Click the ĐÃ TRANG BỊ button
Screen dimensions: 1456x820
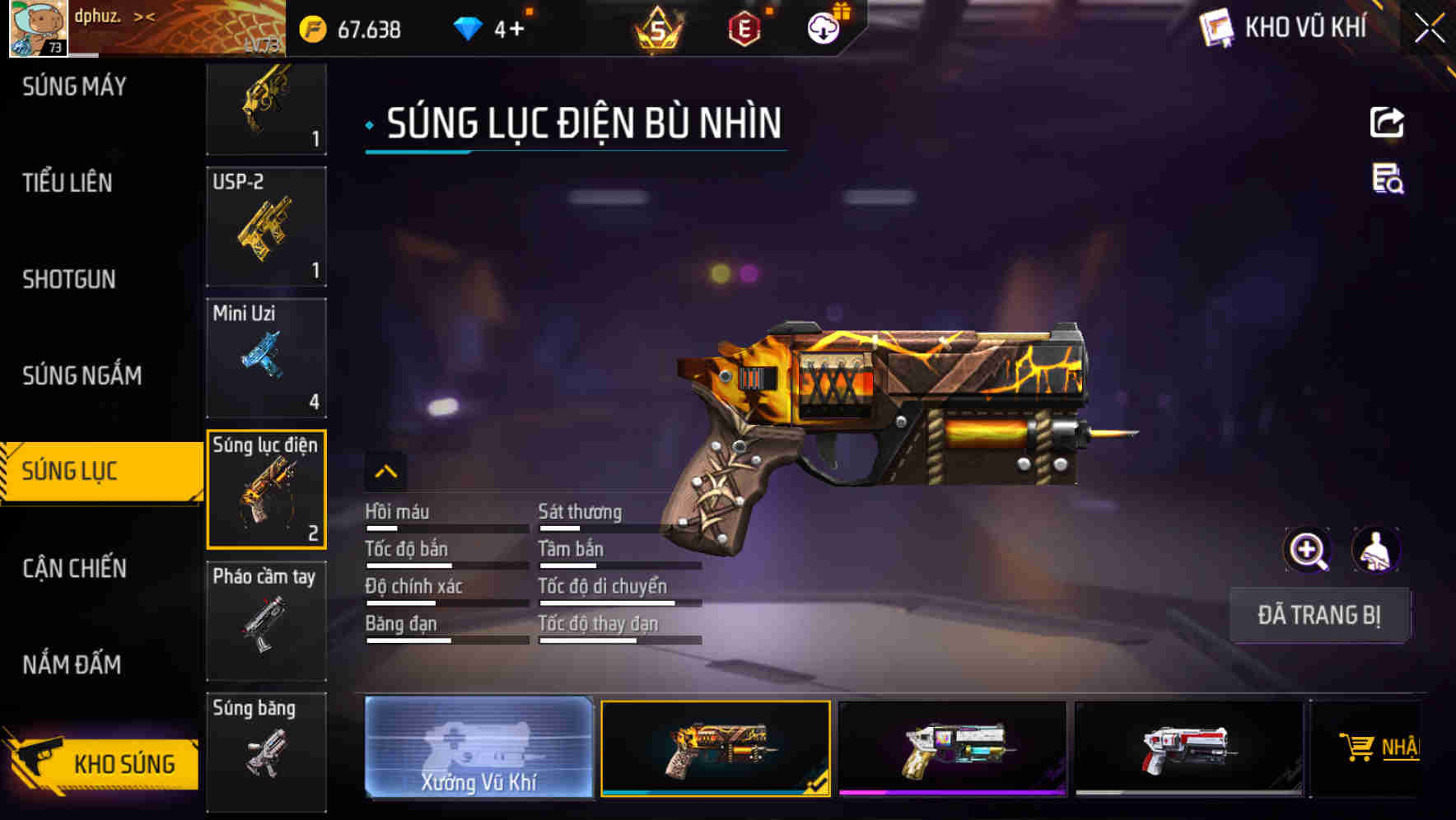tap(1320, 614)
